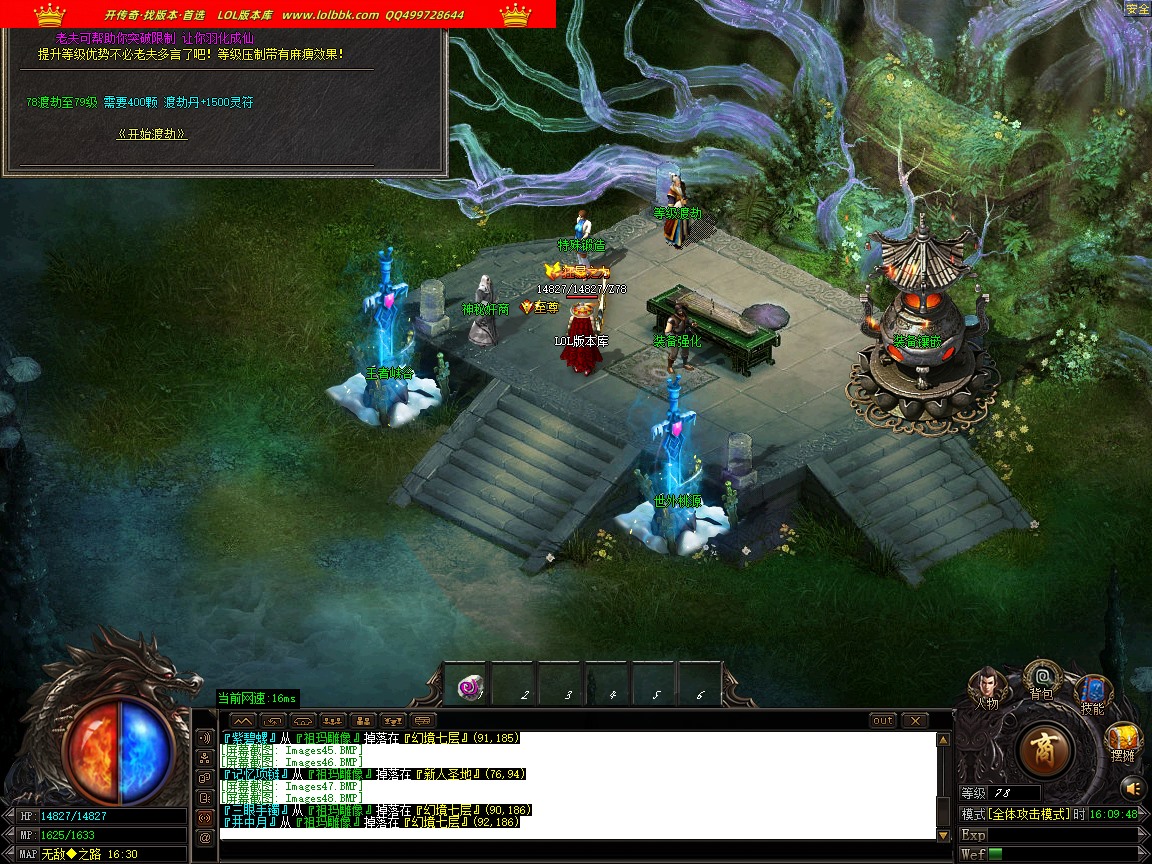Open the 摆摊 stall treasure chest
The image size is (1152, 864).
click(1123, 742)
